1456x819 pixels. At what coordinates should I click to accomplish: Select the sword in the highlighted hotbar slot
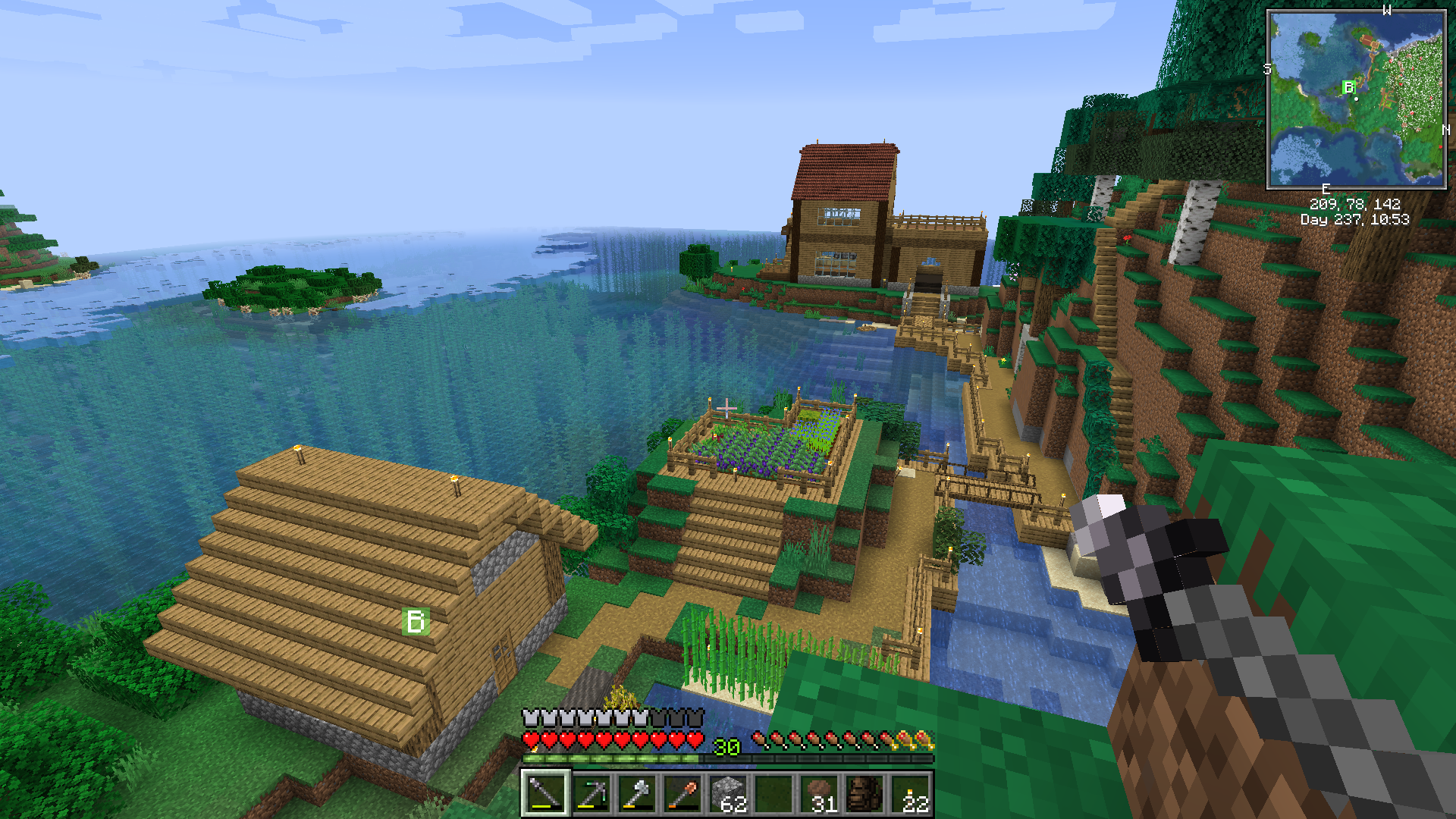(x=545, y=794)
